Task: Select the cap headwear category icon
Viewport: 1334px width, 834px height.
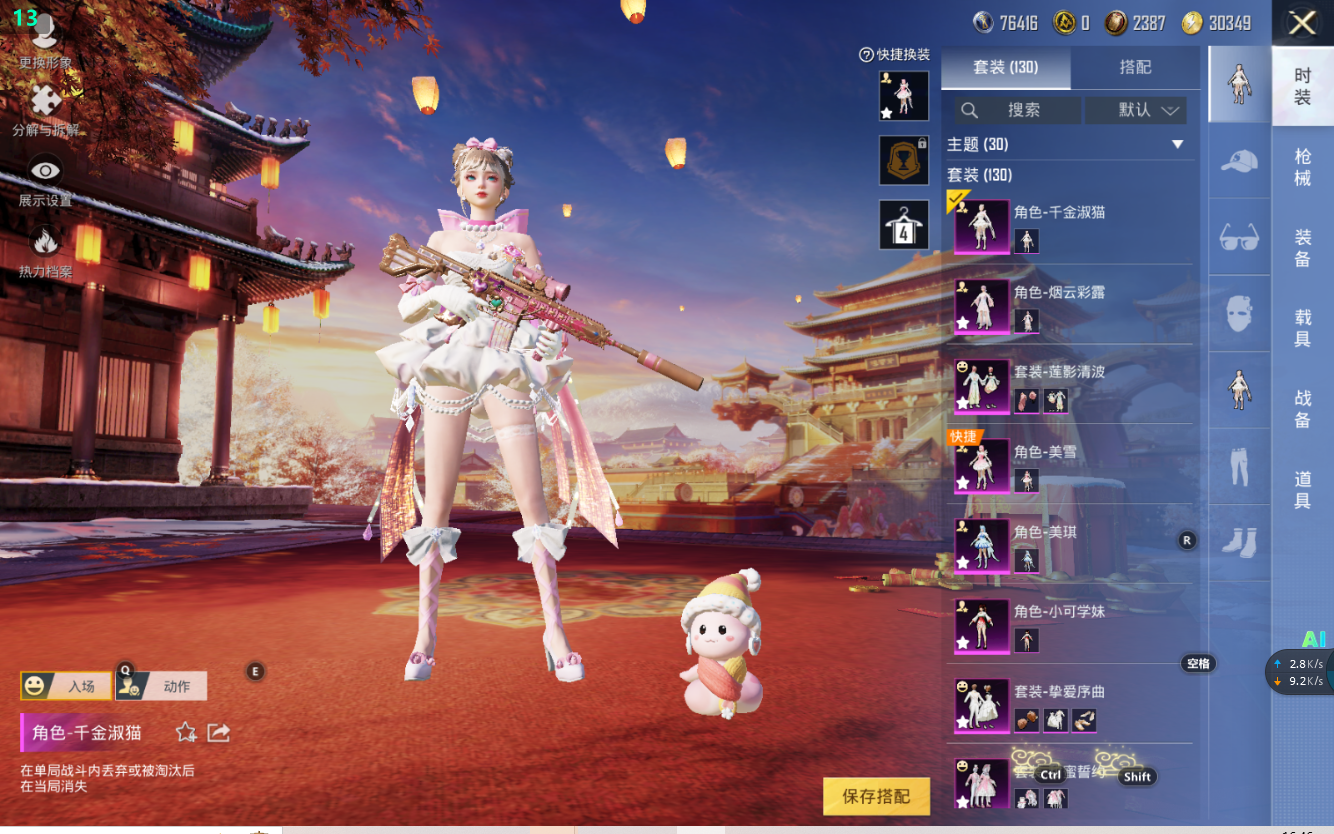Action: [x=1239, y=160]
